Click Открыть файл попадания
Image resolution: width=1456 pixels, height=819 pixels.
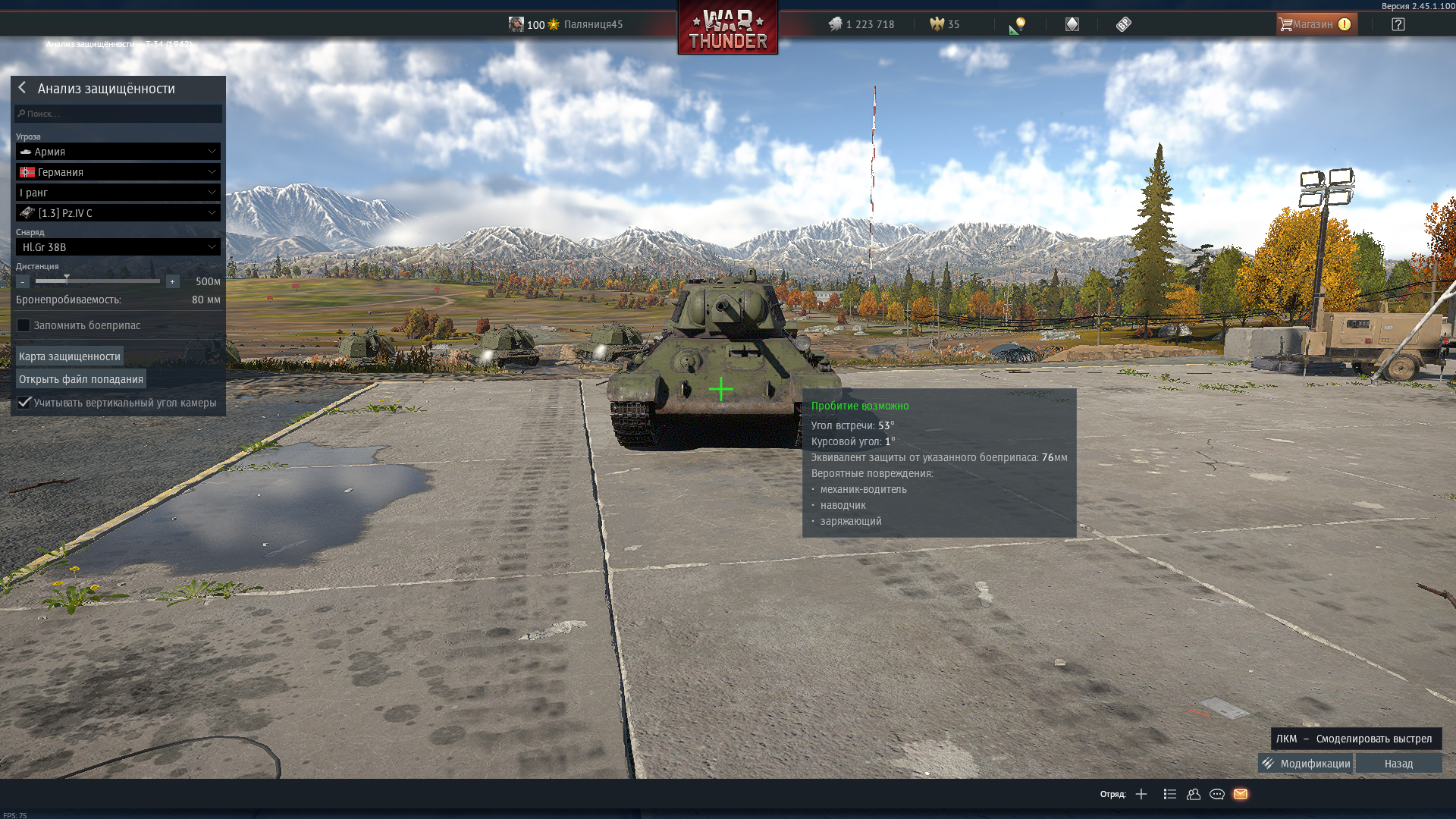pos(81,379)
